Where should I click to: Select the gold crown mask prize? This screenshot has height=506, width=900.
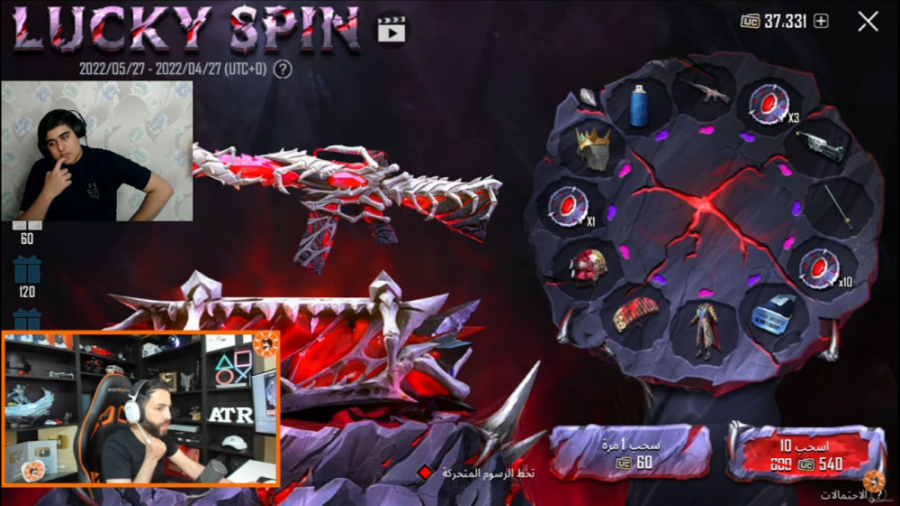tap(594, 148)
